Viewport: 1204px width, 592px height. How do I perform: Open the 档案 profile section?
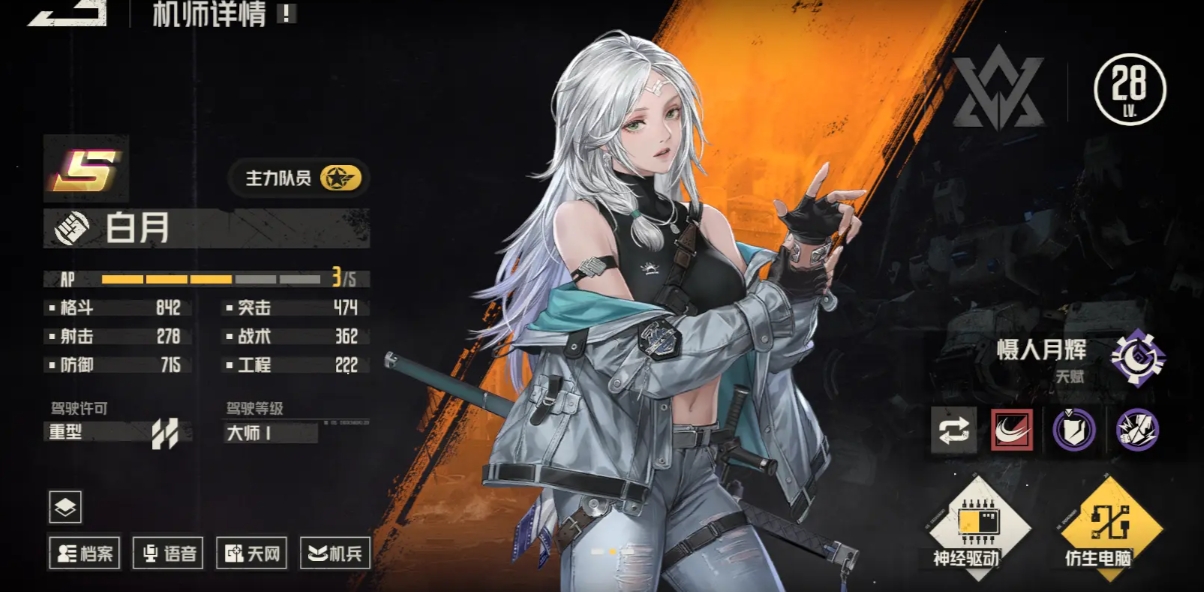85,552
